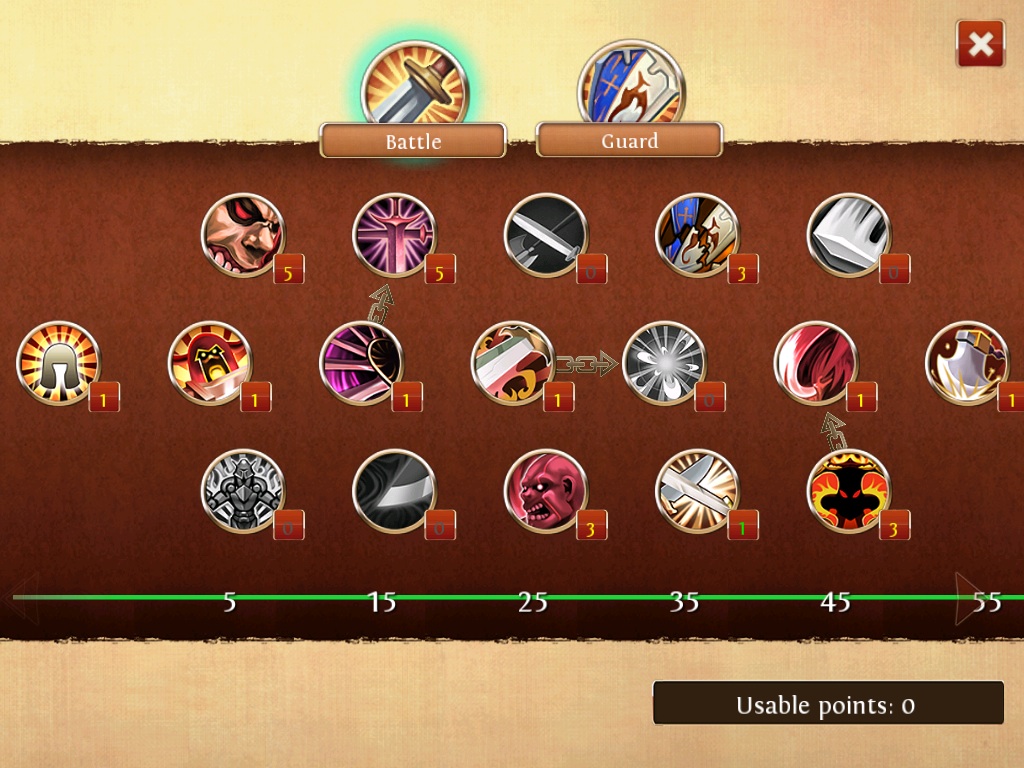The image size is (1024, 768).
Task: Choose the greyed-out dark curved blade skill
Action: (x=394, y=491)
